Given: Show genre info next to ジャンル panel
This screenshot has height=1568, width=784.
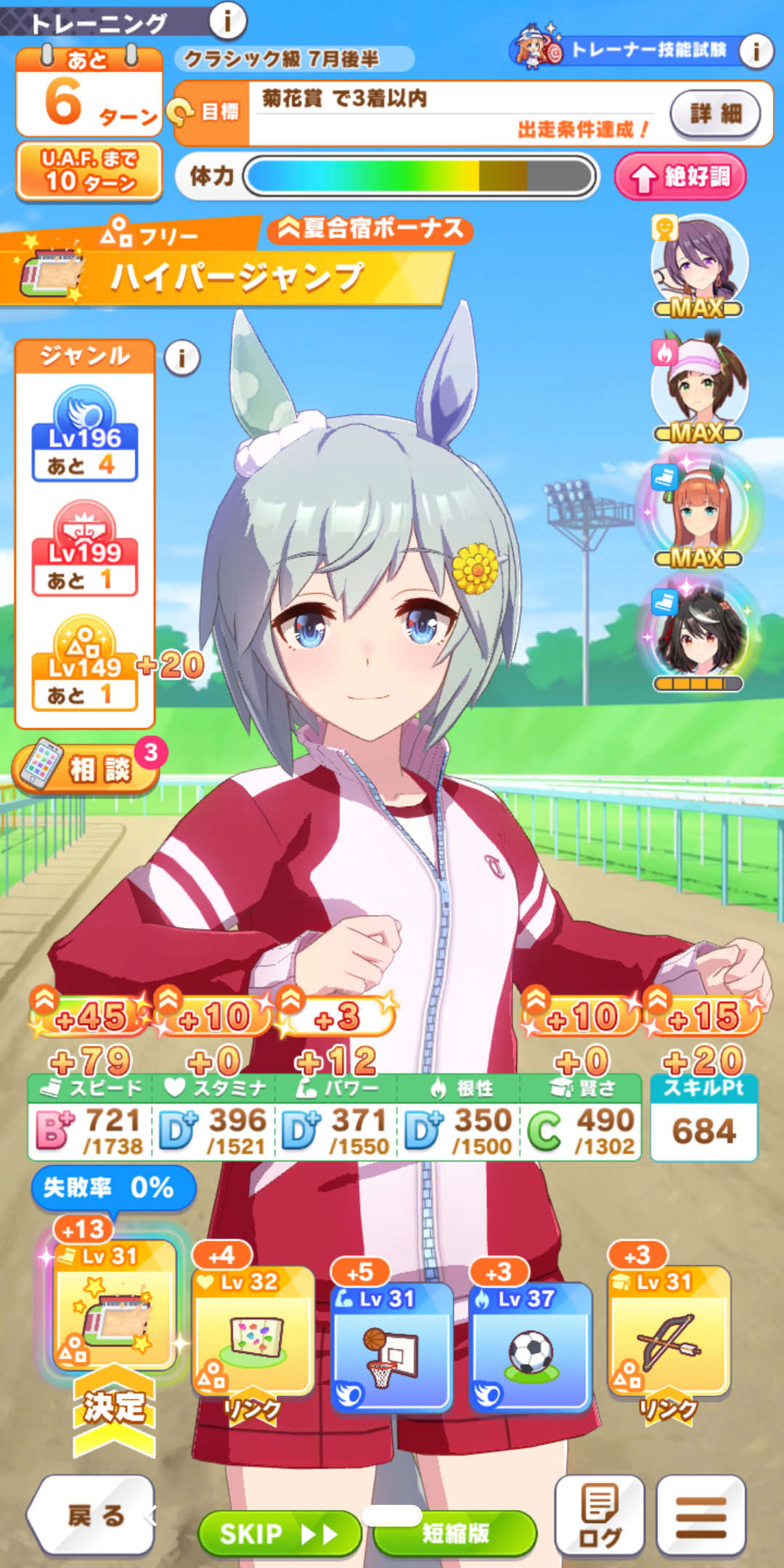Looking at the screenshot, I should (181, 358).
